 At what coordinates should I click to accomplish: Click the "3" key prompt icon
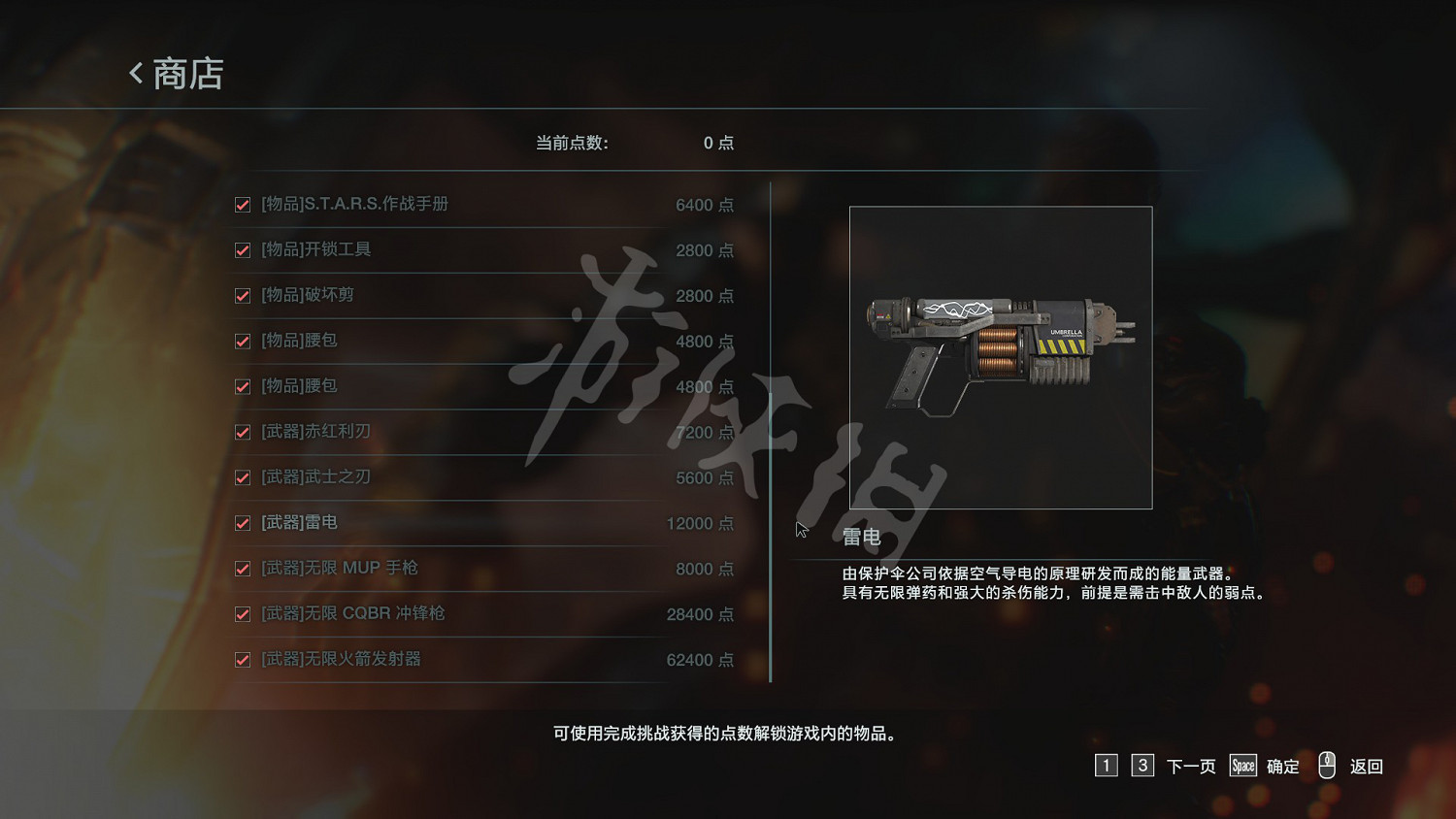(1142, 766)
